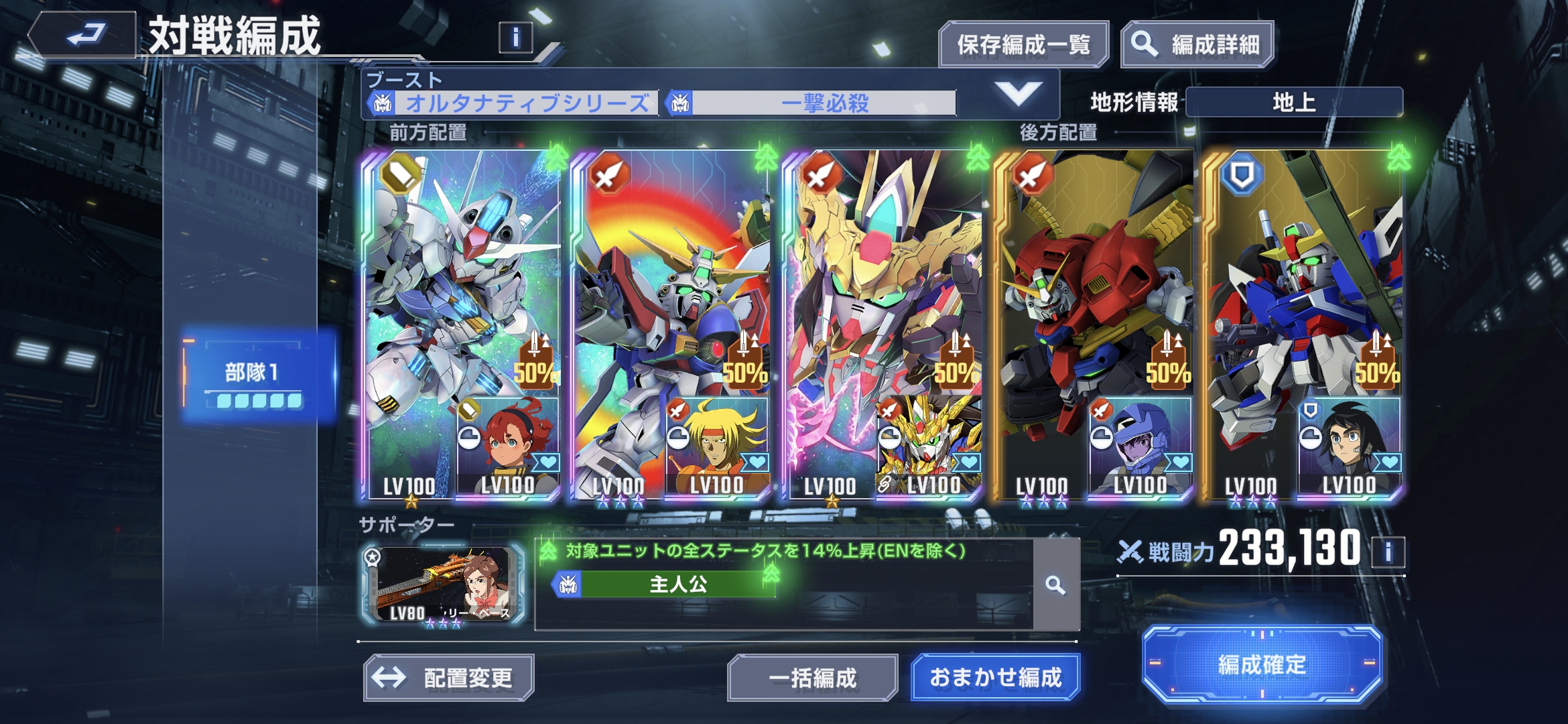This screenshot has width=1568, height=724.
Task: Open the info icon beside 対戦編成 title
Action: (515, 38)
